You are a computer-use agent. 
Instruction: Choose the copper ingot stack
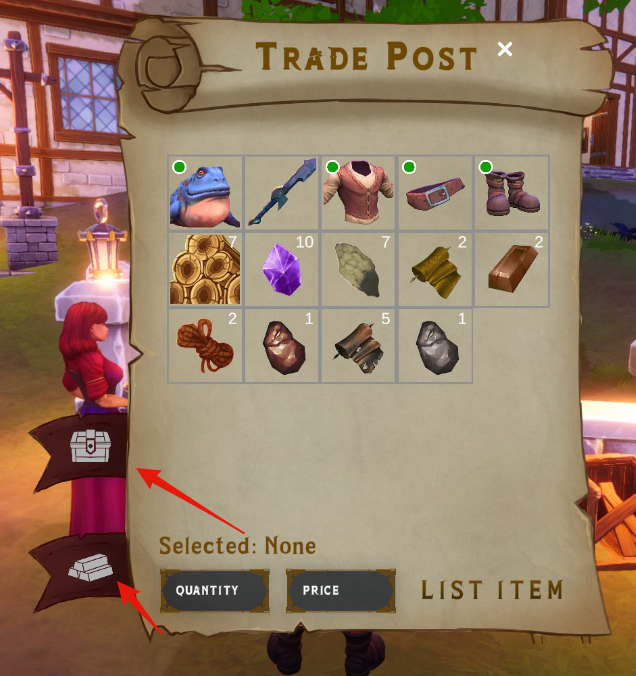tap(512, 270)
